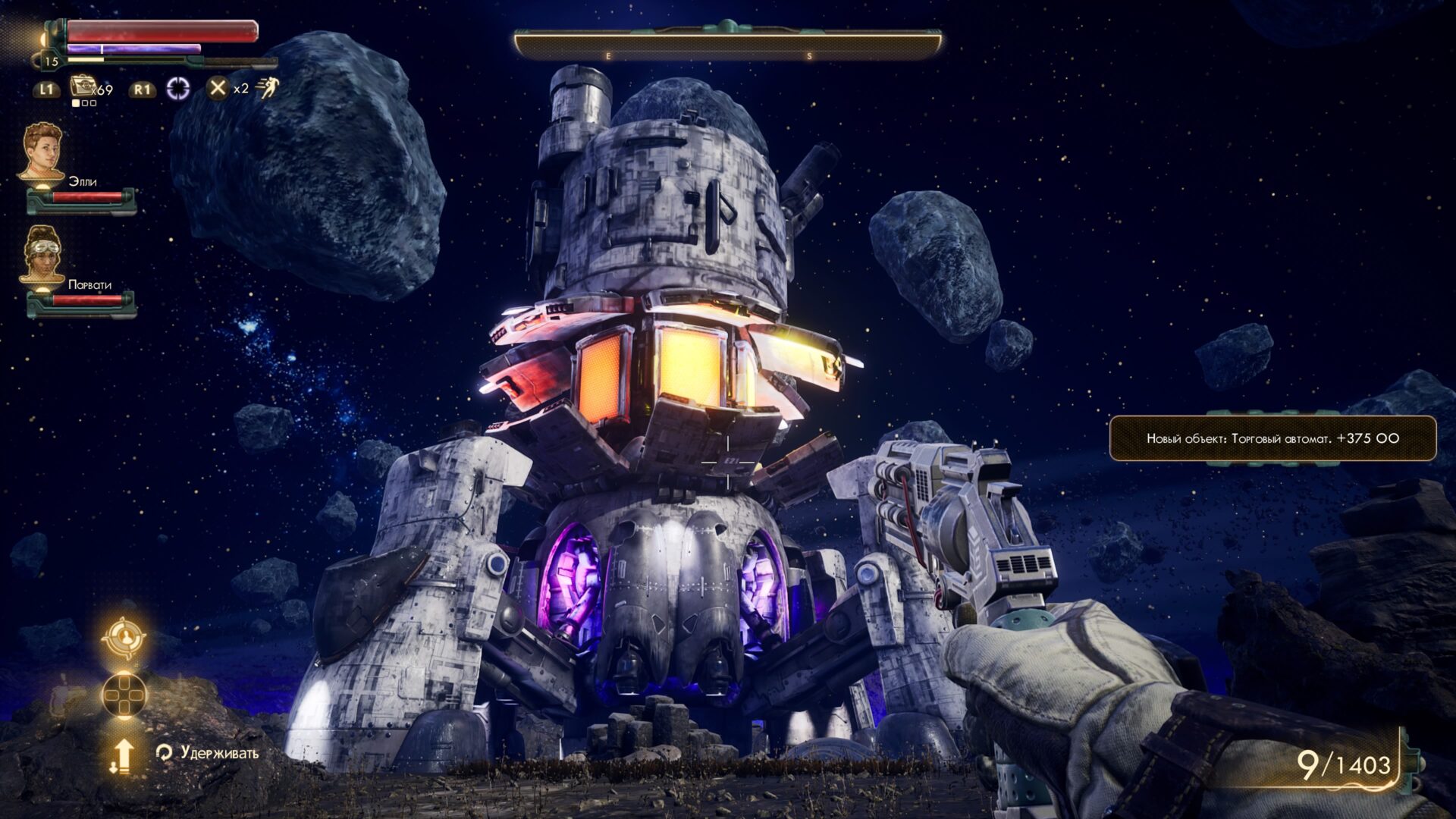The width and height of the screenshot is (1456, 819).
Task: Activate the tactical time dilation icon
Action: 178,88
